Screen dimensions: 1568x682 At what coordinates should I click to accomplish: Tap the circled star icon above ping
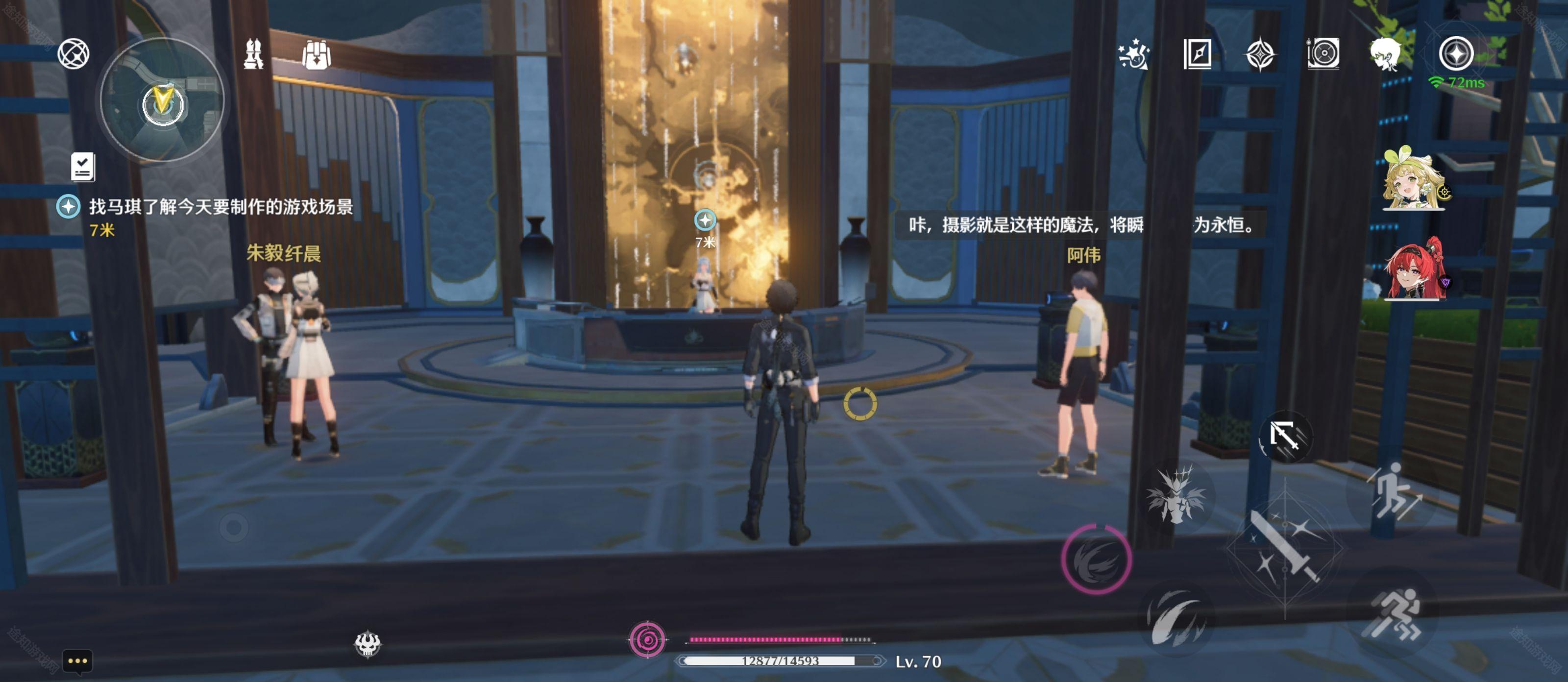[x=1455, y=53]
